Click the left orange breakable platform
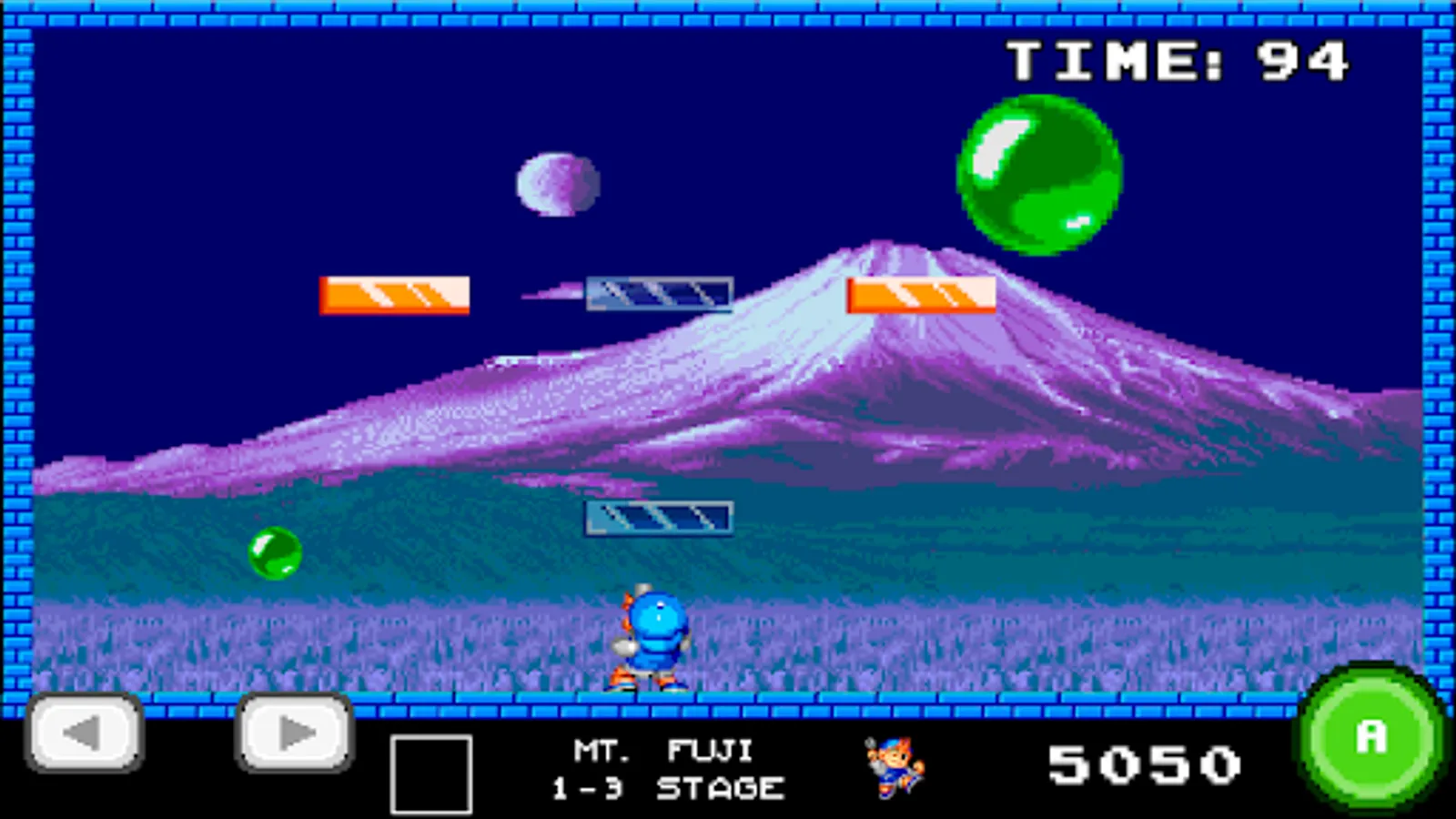This screenshot has height=819, width=1456. click(394, 293)
